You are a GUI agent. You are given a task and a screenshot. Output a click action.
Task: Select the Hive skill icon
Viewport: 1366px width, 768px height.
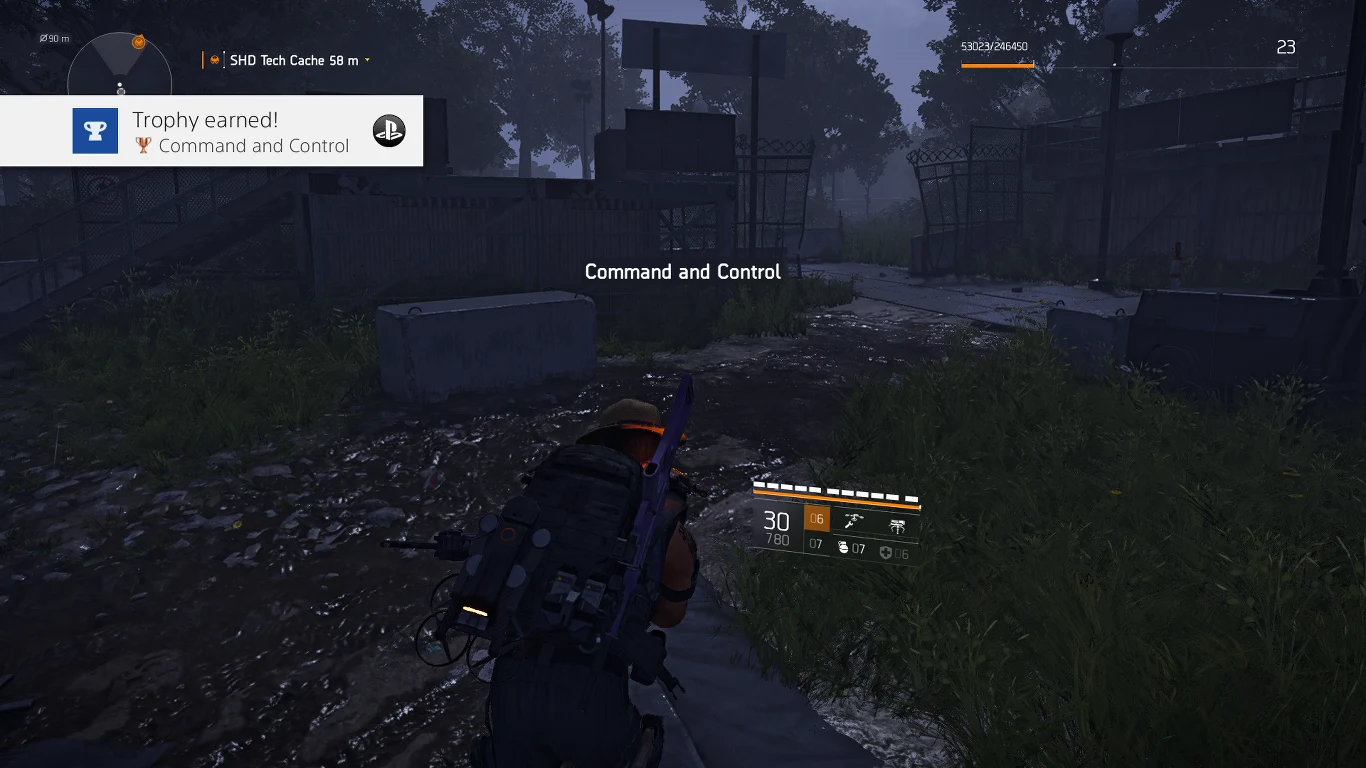point(899,525)
